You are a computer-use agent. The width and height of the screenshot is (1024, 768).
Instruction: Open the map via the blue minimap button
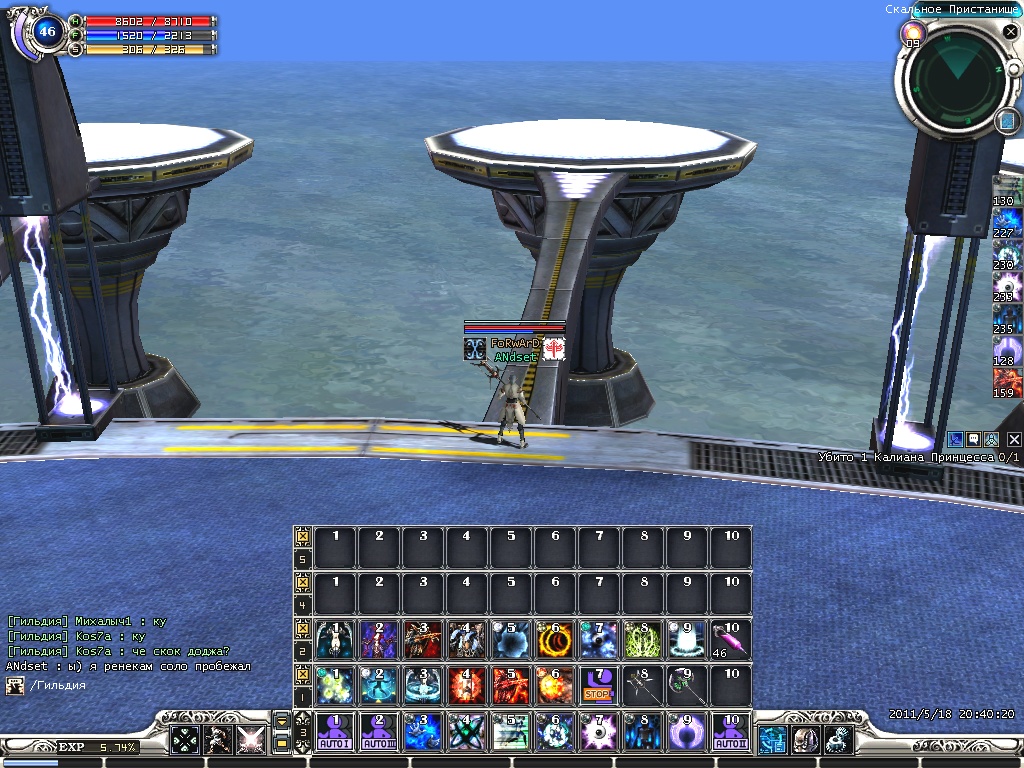(1007, 121)
